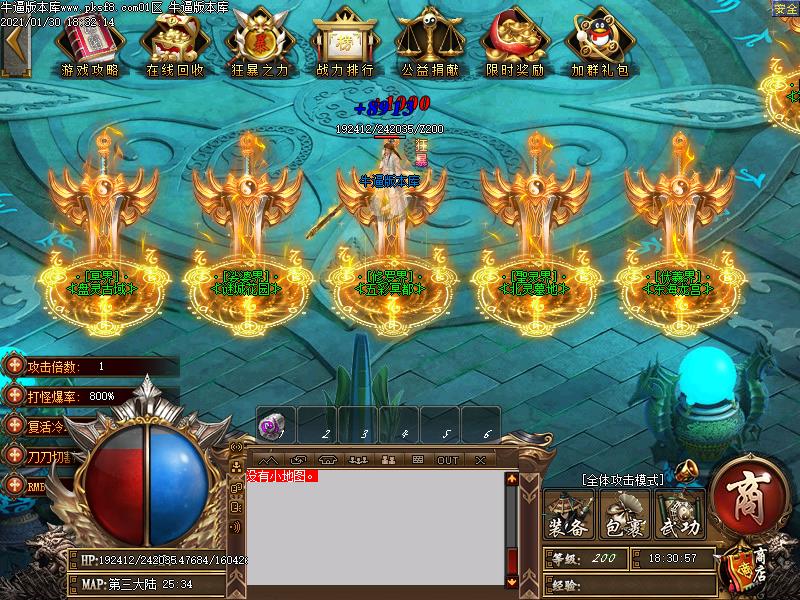
Task: Close the chat panel with the X button
Action: (480, 460)
